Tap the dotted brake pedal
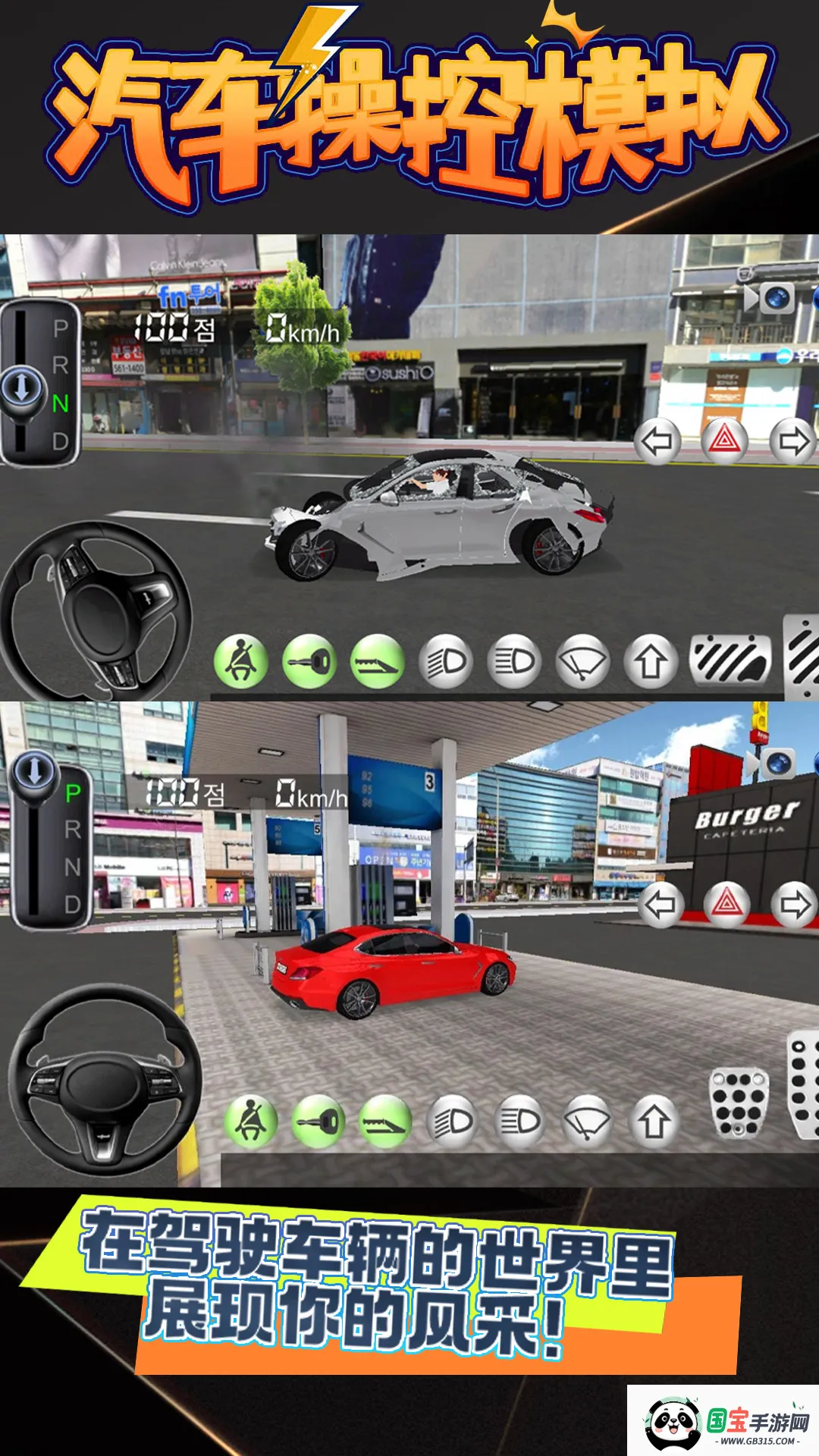 (x=738, y=1103)
